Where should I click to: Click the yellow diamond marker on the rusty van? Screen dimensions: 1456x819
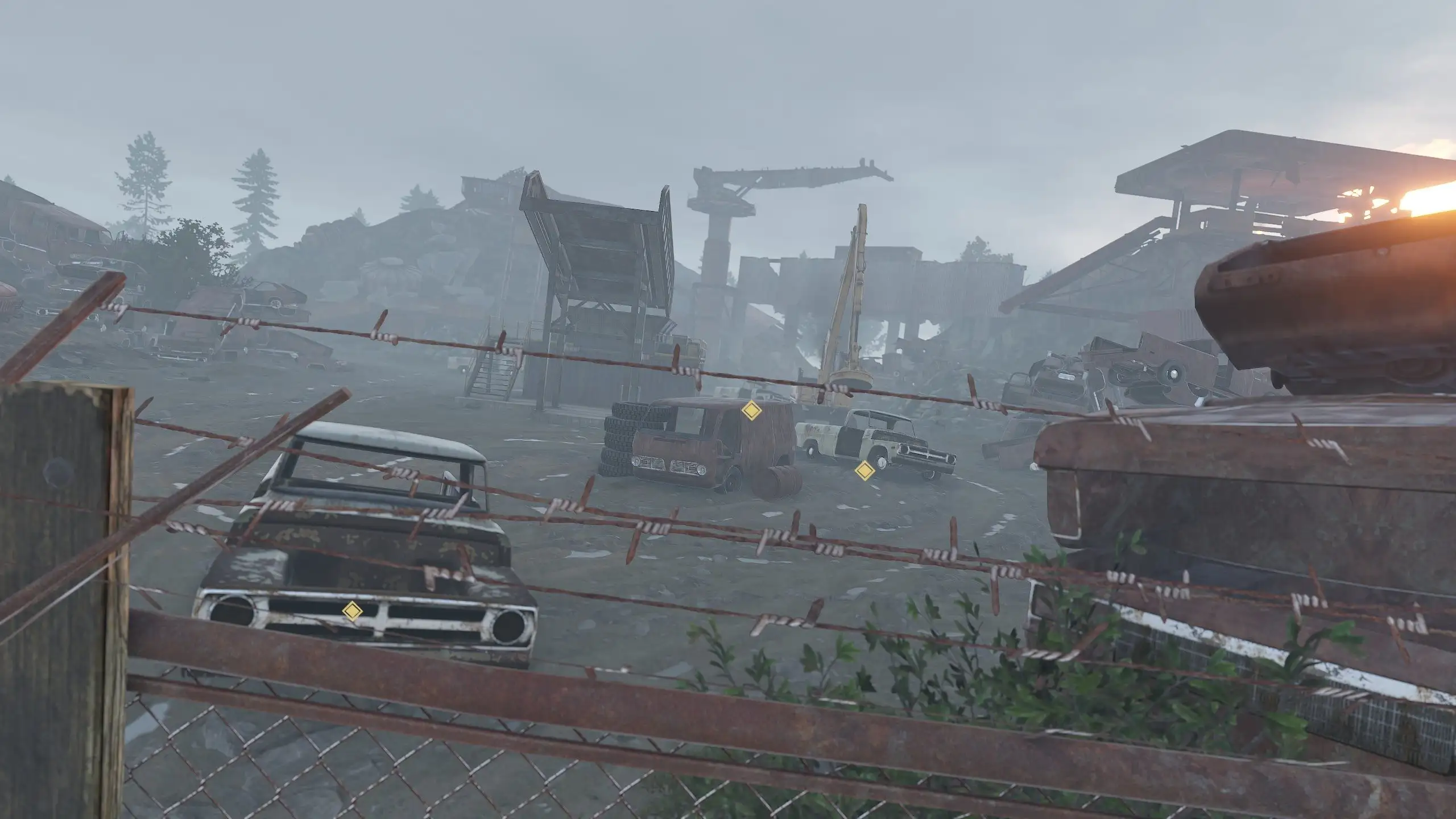751,410
